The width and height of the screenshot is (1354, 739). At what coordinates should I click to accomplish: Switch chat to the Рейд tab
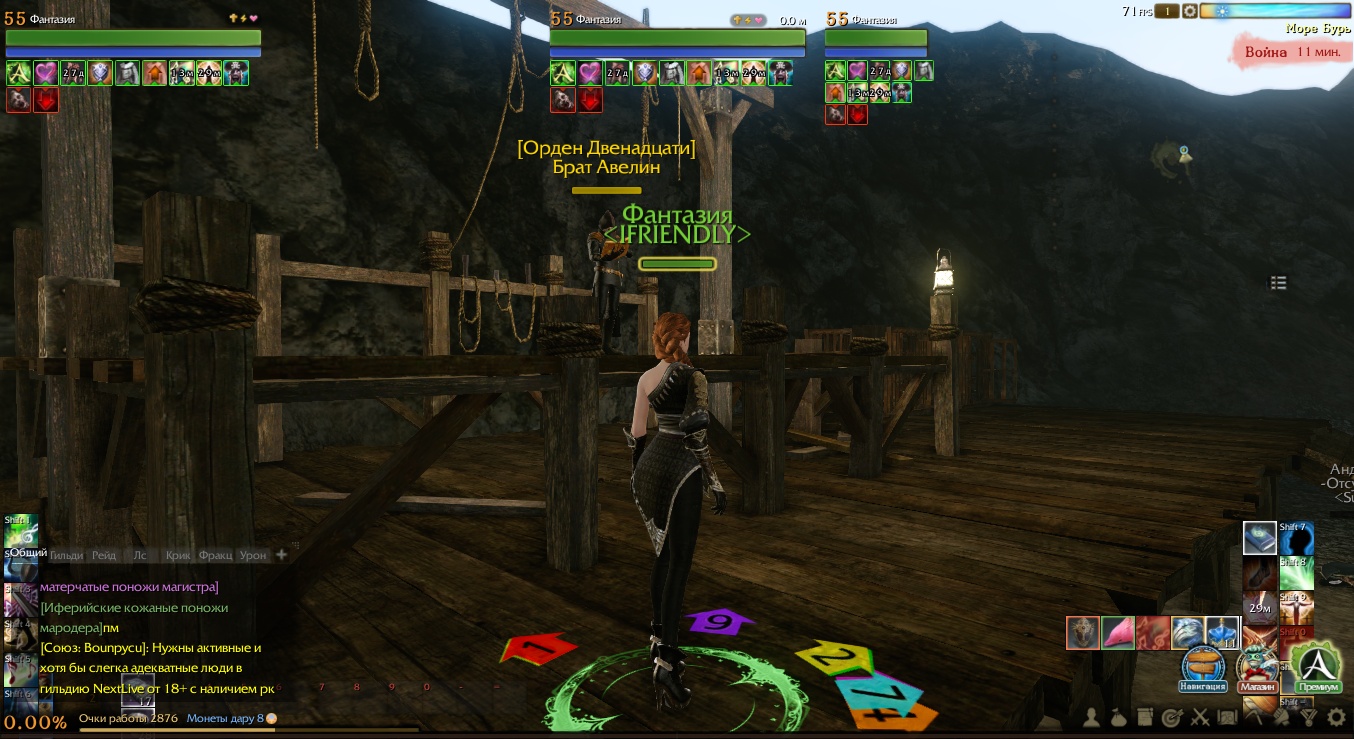coord(104,555)
